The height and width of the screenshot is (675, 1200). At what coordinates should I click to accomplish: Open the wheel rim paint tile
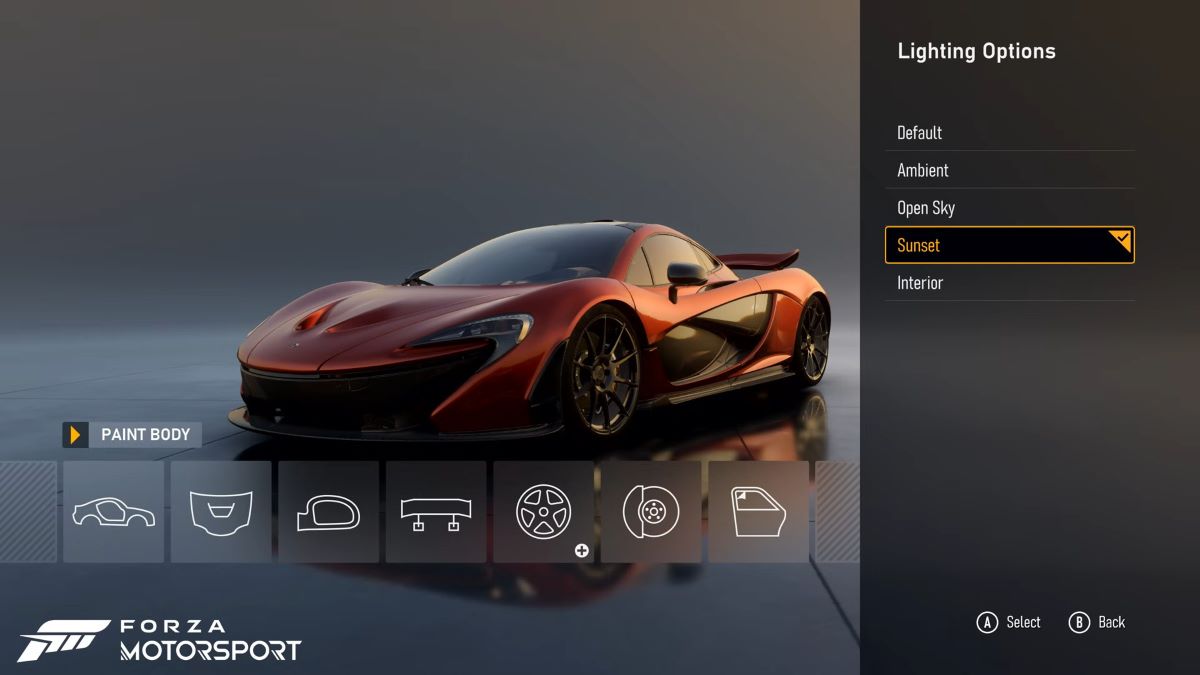click(543, 512)
